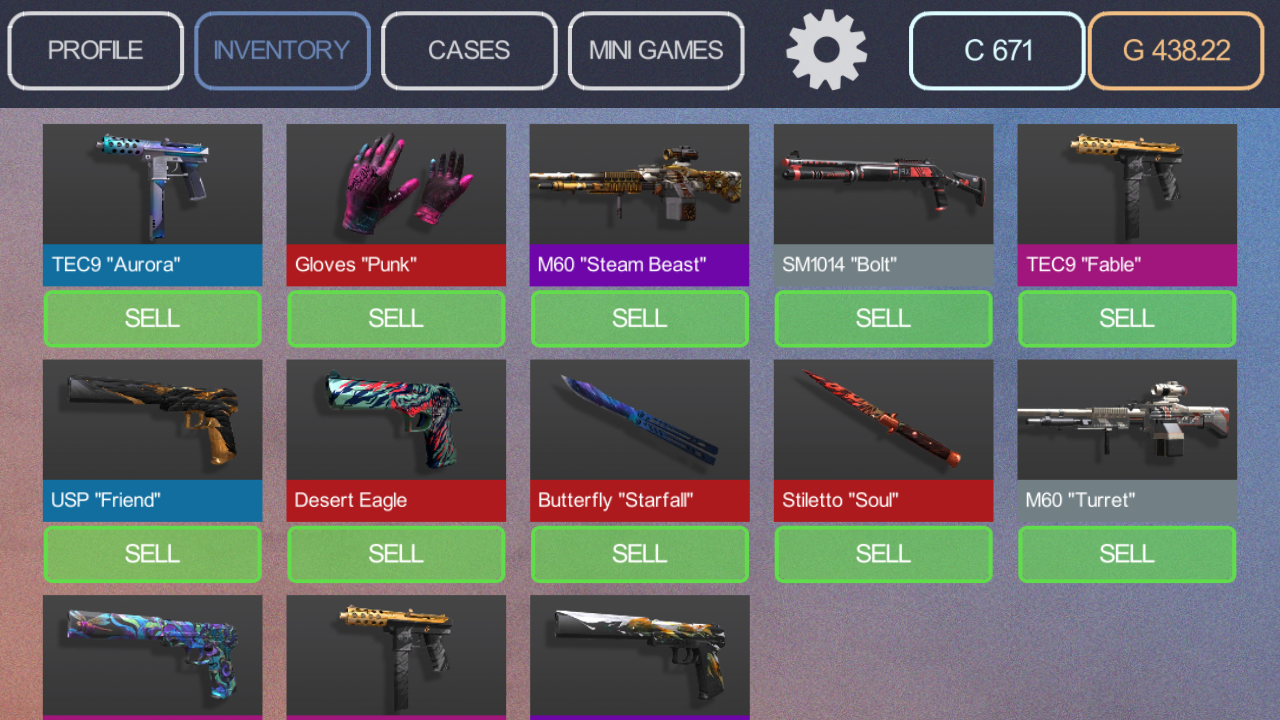Select the gold TEC9 thumbnail in bottom row
Image resolution: width=1280 pixels, height=720 pixels.
click(396, 655)
